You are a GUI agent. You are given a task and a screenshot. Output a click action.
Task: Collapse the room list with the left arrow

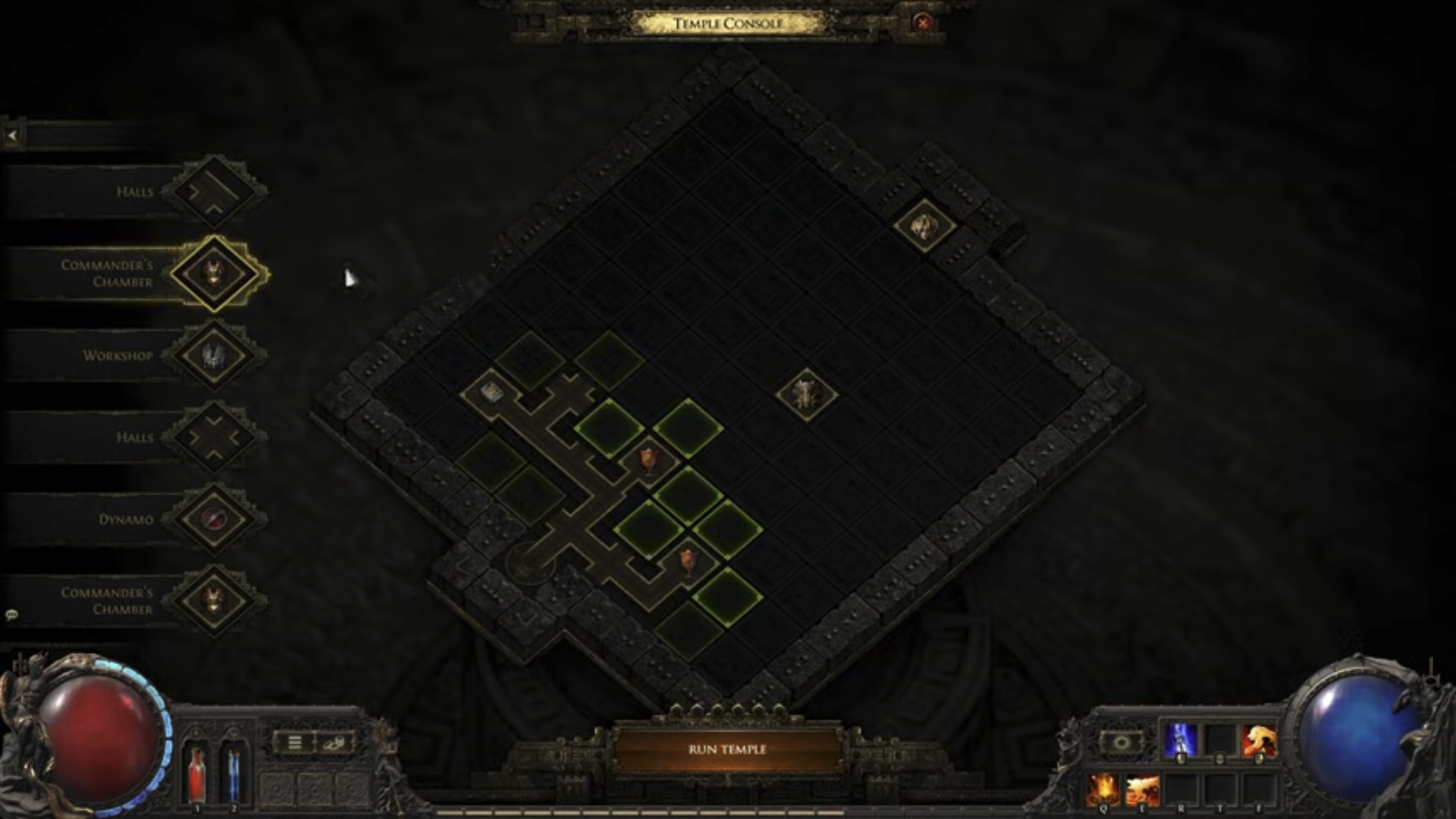[12, 136]
